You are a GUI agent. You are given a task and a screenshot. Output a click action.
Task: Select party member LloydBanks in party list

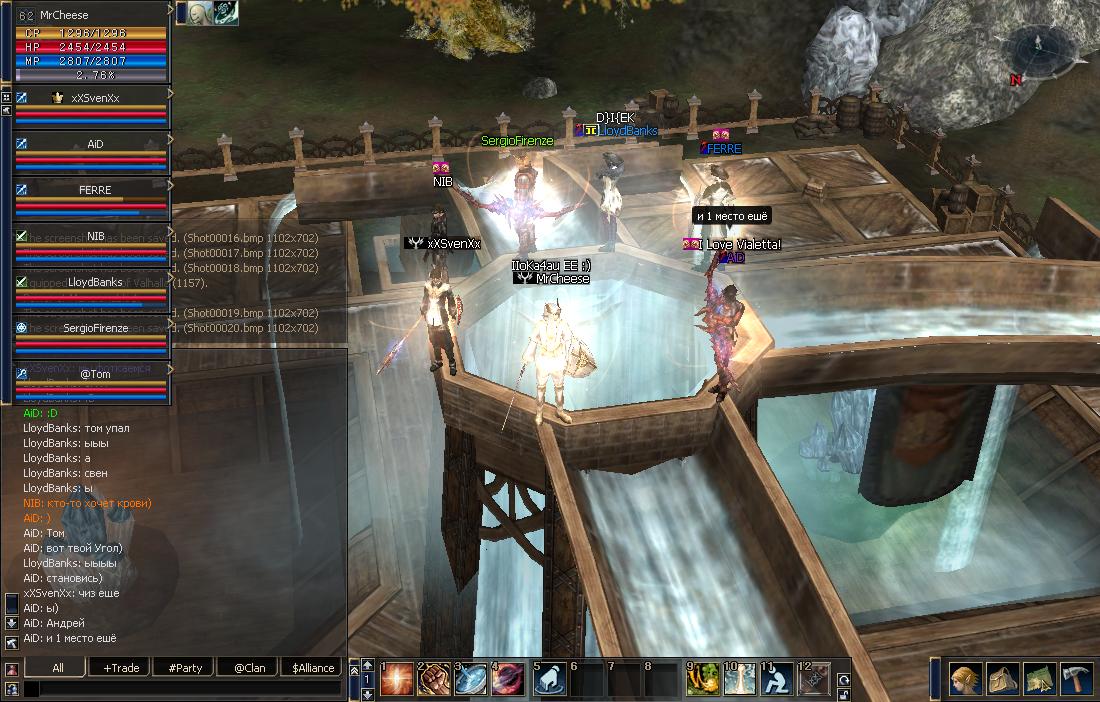point(95,283)
